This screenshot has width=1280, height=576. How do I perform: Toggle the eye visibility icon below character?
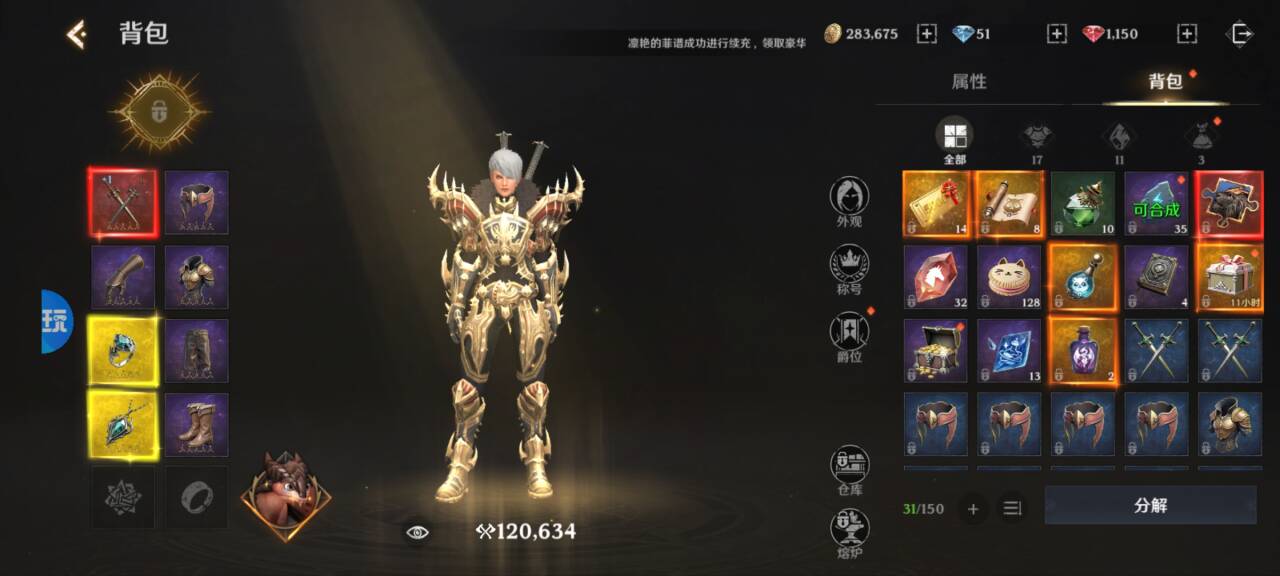point(417,532)
